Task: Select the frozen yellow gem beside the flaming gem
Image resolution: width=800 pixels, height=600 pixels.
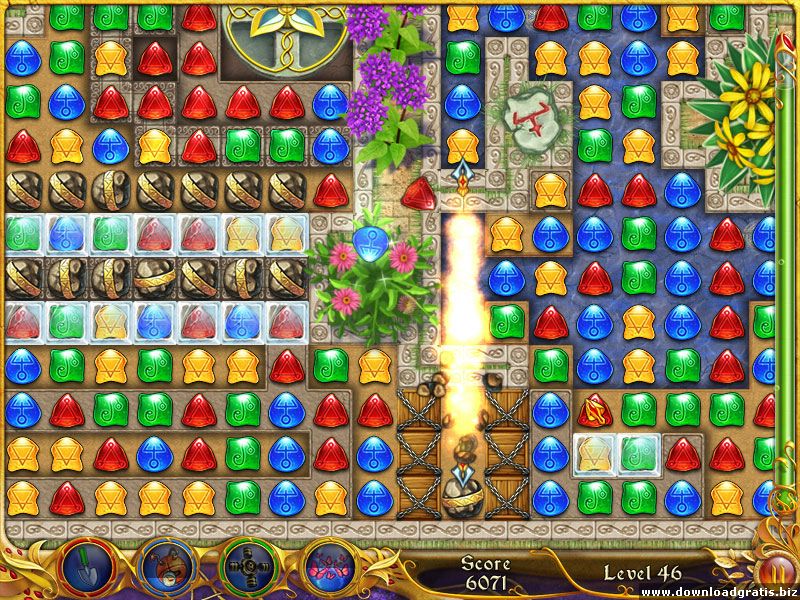Action: [595, 453]
